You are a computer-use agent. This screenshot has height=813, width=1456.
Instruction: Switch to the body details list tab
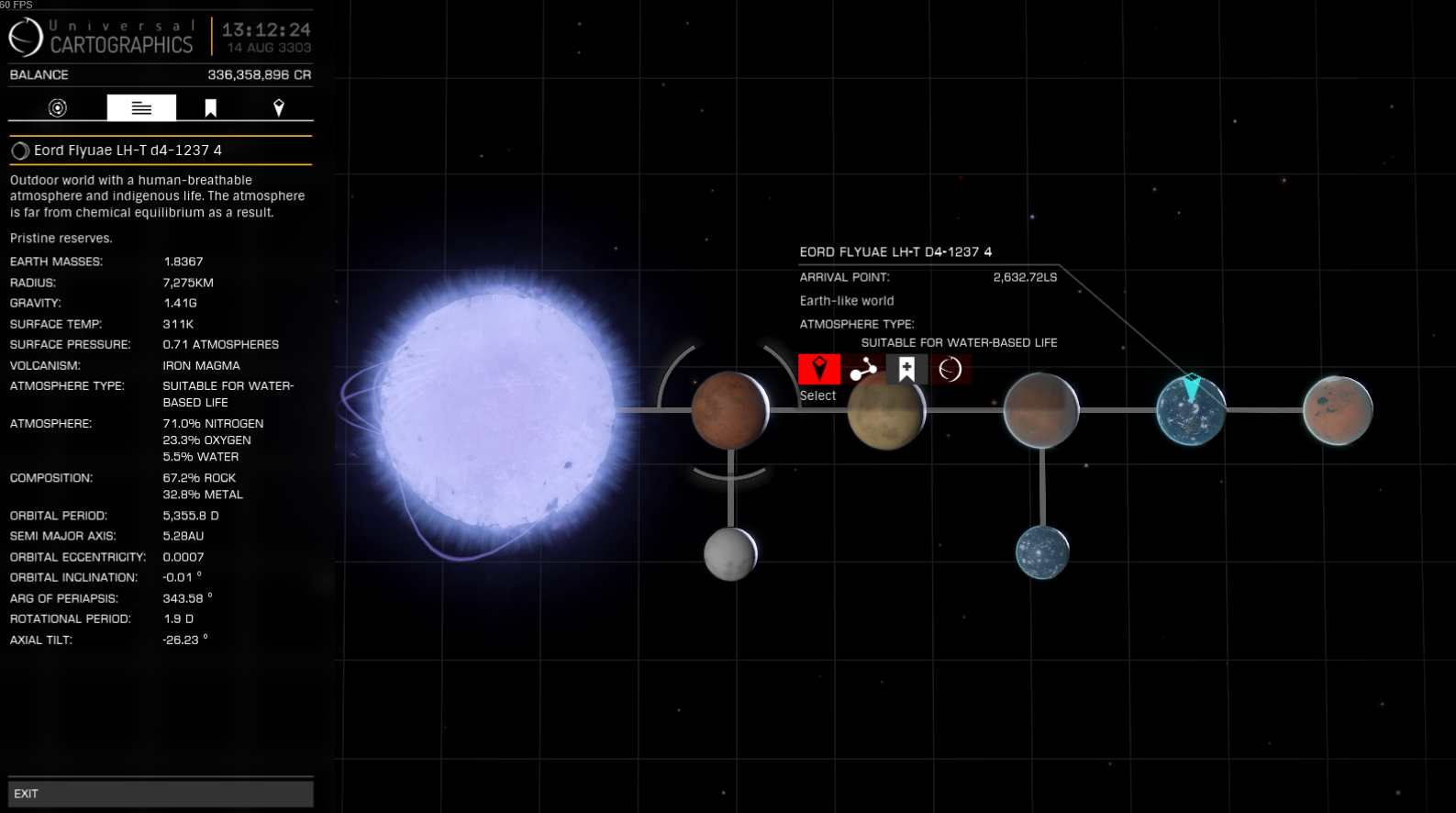point(141,108)
